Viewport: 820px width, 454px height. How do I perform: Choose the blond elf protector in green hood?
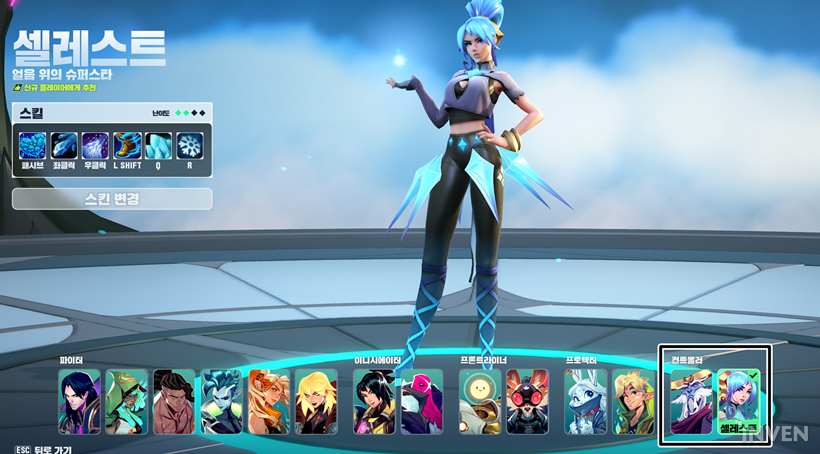(x=633, y=402)
